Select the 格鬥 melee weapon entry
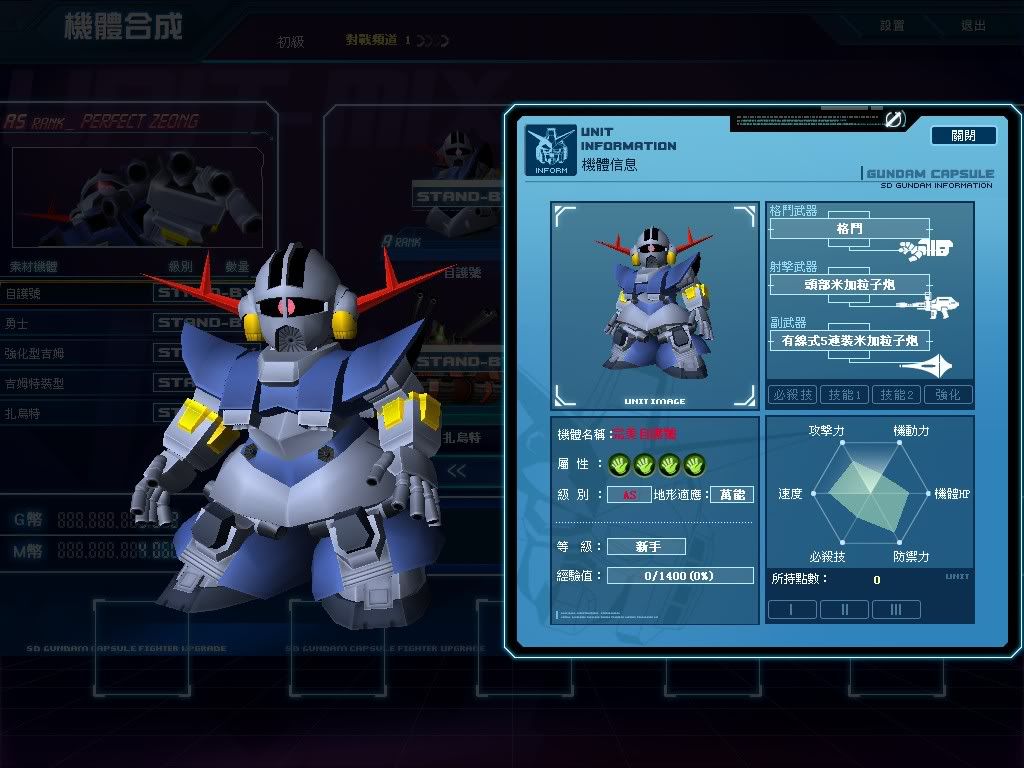The image size is (1024, 768). tap(849, 229)
